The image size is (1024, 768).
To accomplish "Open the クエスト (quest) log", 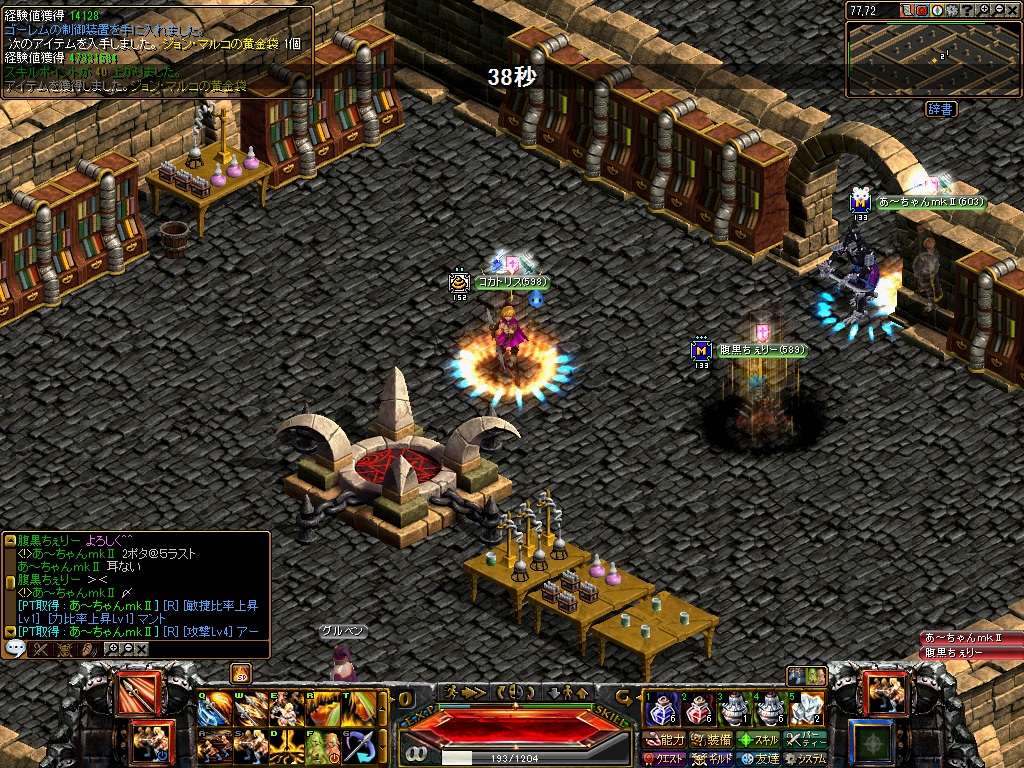I will pyautogui.click(x=665, y=759).
